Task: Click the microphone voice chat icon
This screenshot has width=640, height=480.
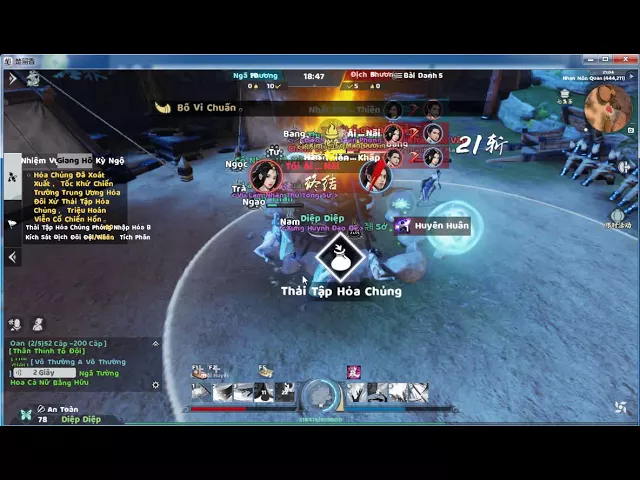Action: coord(15,324)
